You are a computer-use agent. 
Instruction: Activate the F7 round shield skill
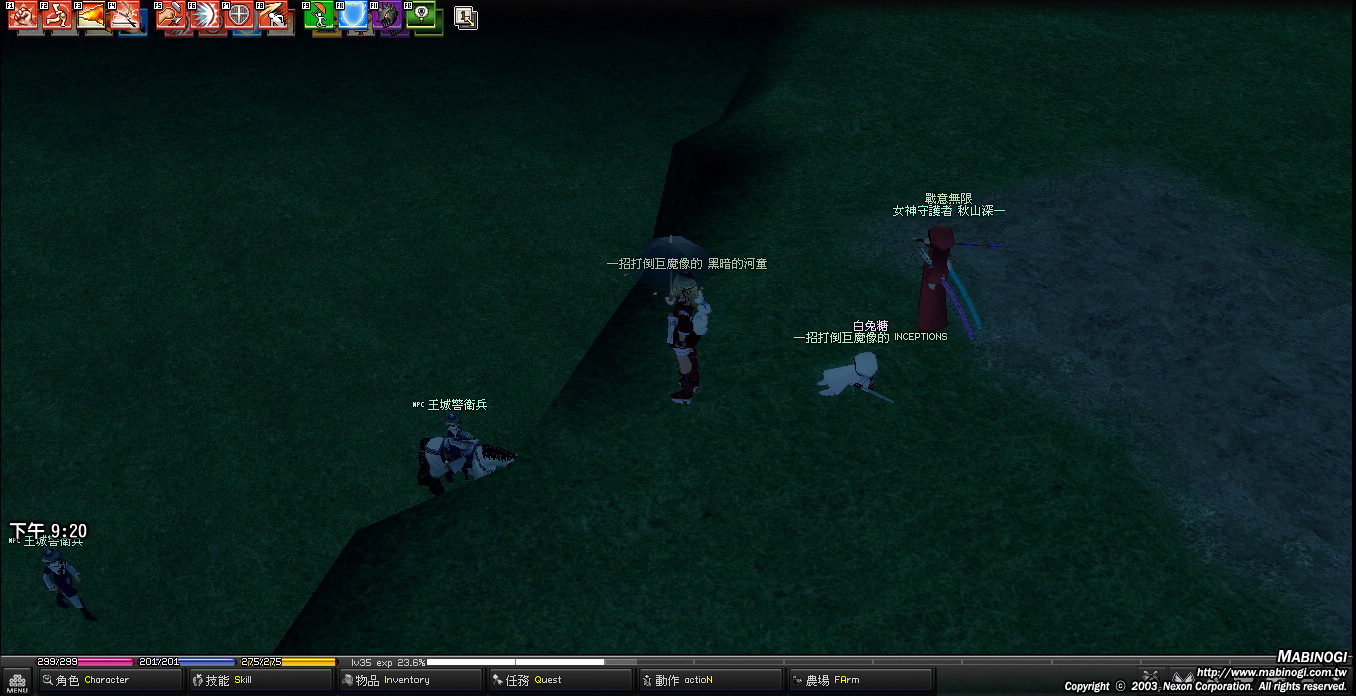coord(239,16)
